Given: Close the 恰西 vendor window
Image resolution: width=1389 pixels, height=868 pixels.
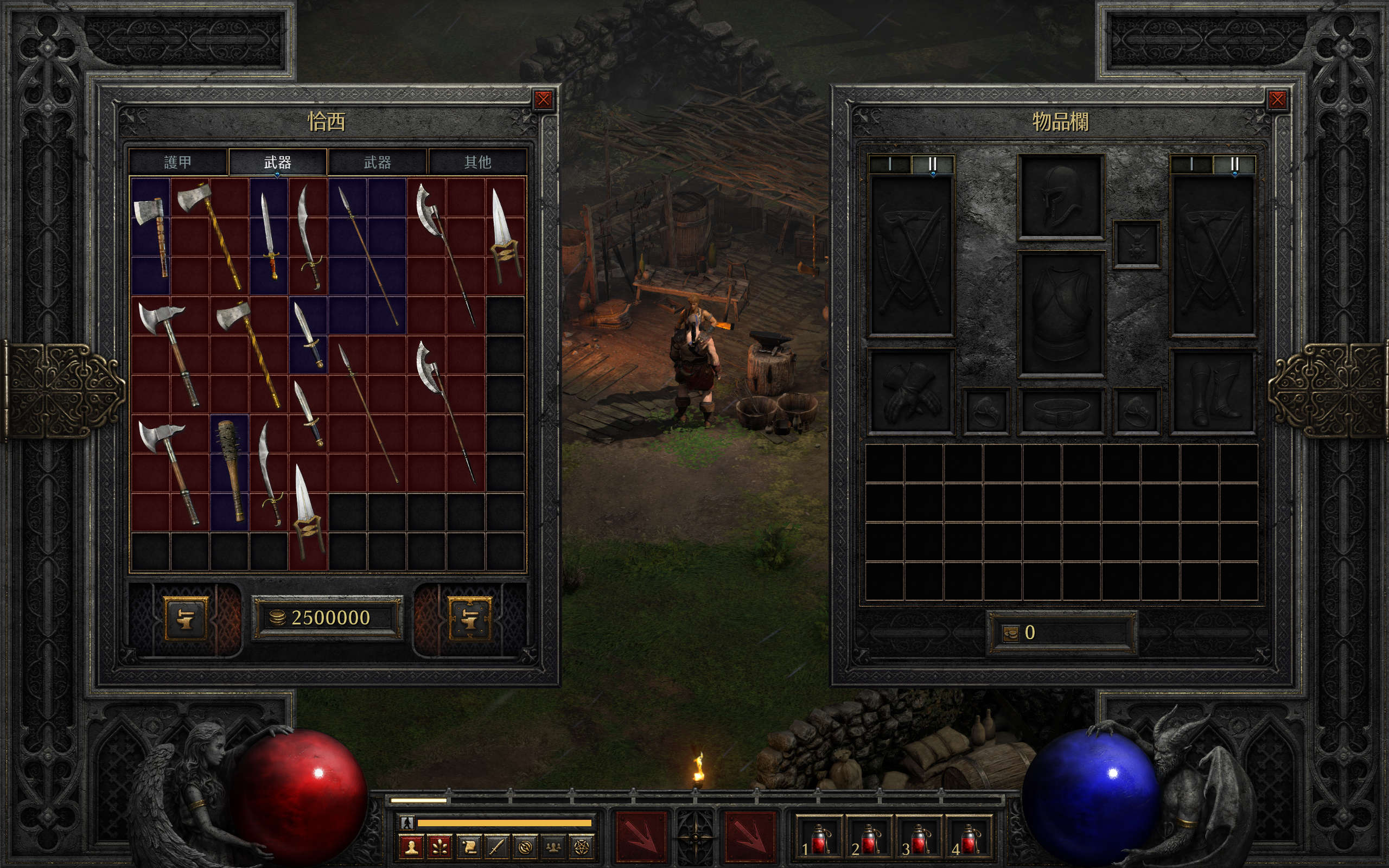Looking at the screenshot, I should click(x=543, y=100).
